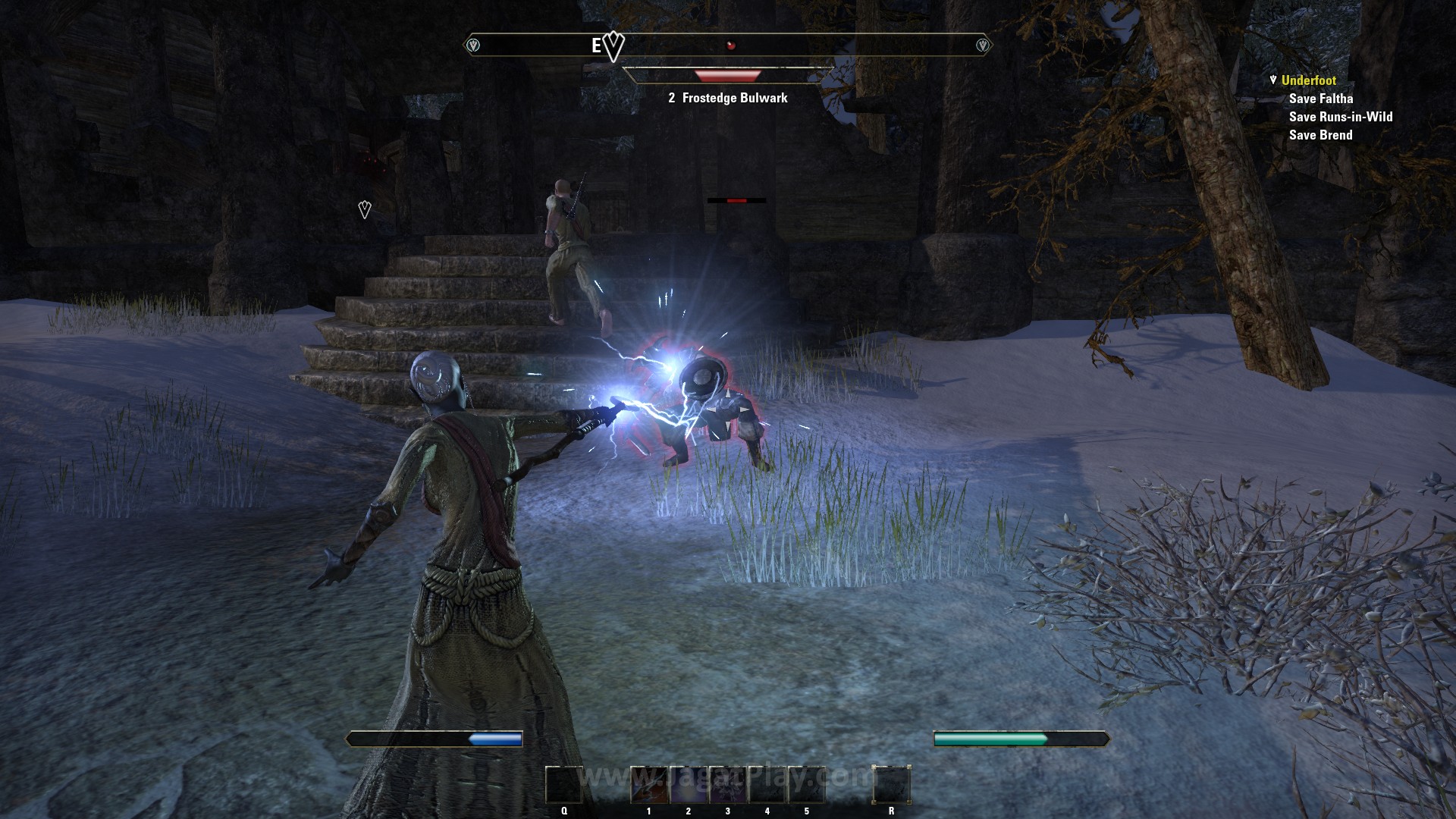Click the Save Faltha objective

(x=1320, y=99)
